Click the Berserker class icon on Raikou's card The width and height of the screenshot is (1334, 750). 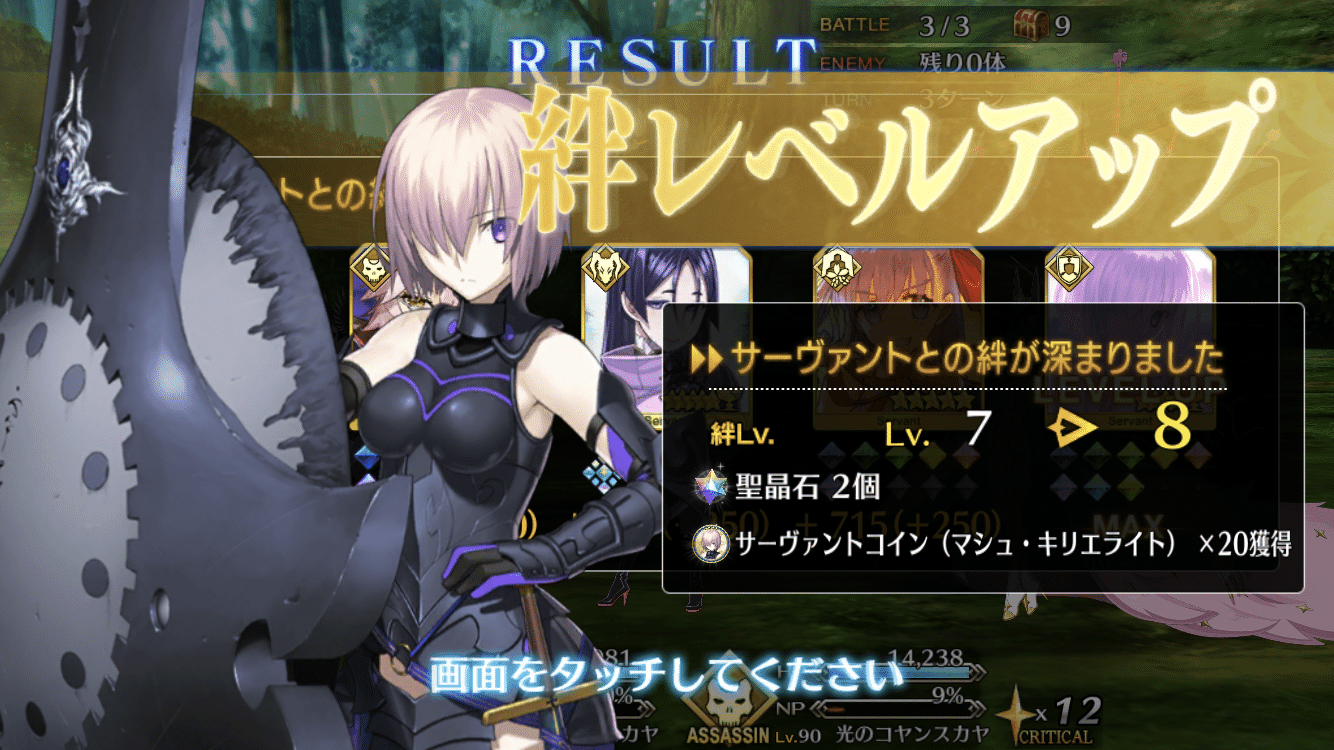point(605,268)
